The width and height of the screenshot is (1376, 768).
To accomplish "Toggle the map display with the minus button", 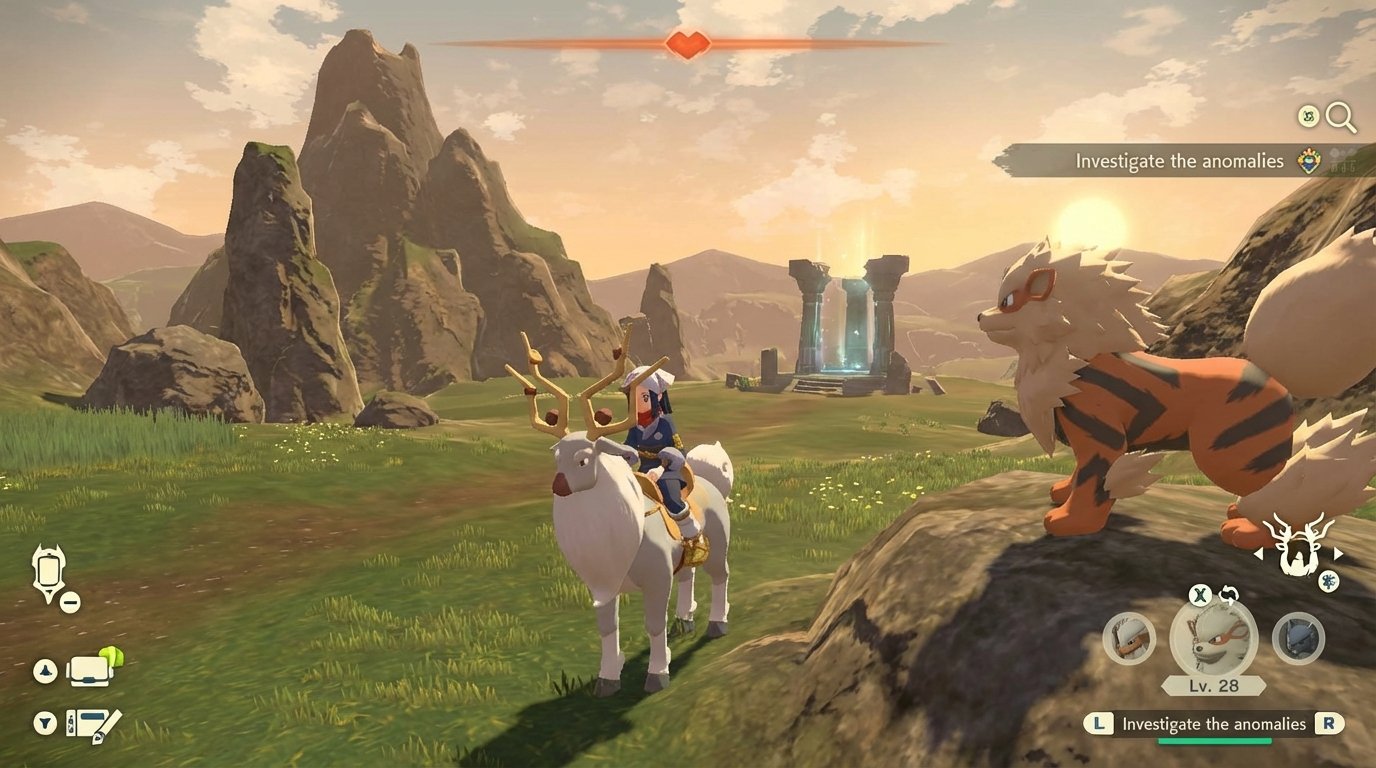I will coord(72,601).
